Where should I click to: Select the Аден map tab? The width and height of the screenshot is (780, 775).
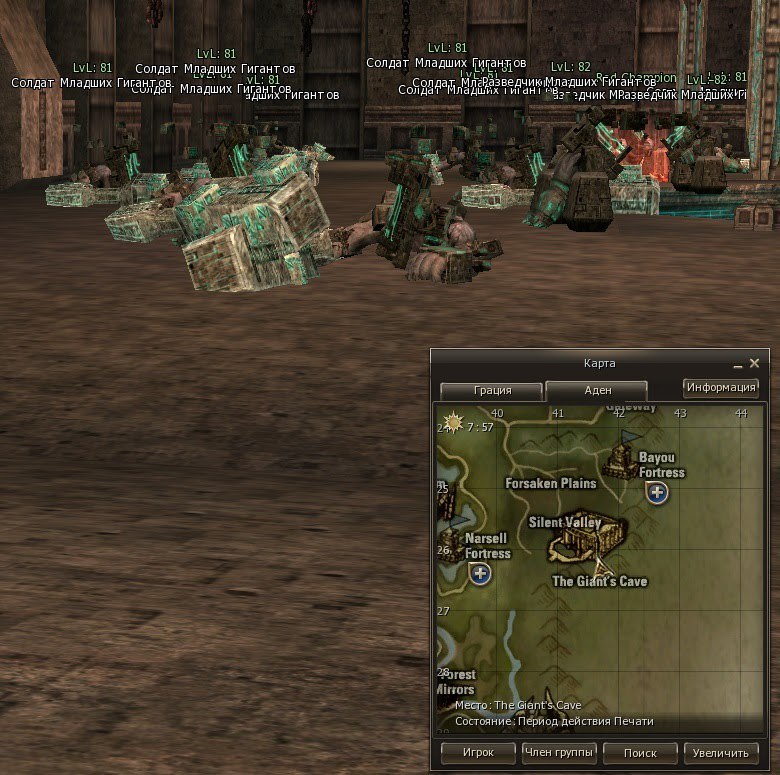pyautogui.click(x=597, y=391)
